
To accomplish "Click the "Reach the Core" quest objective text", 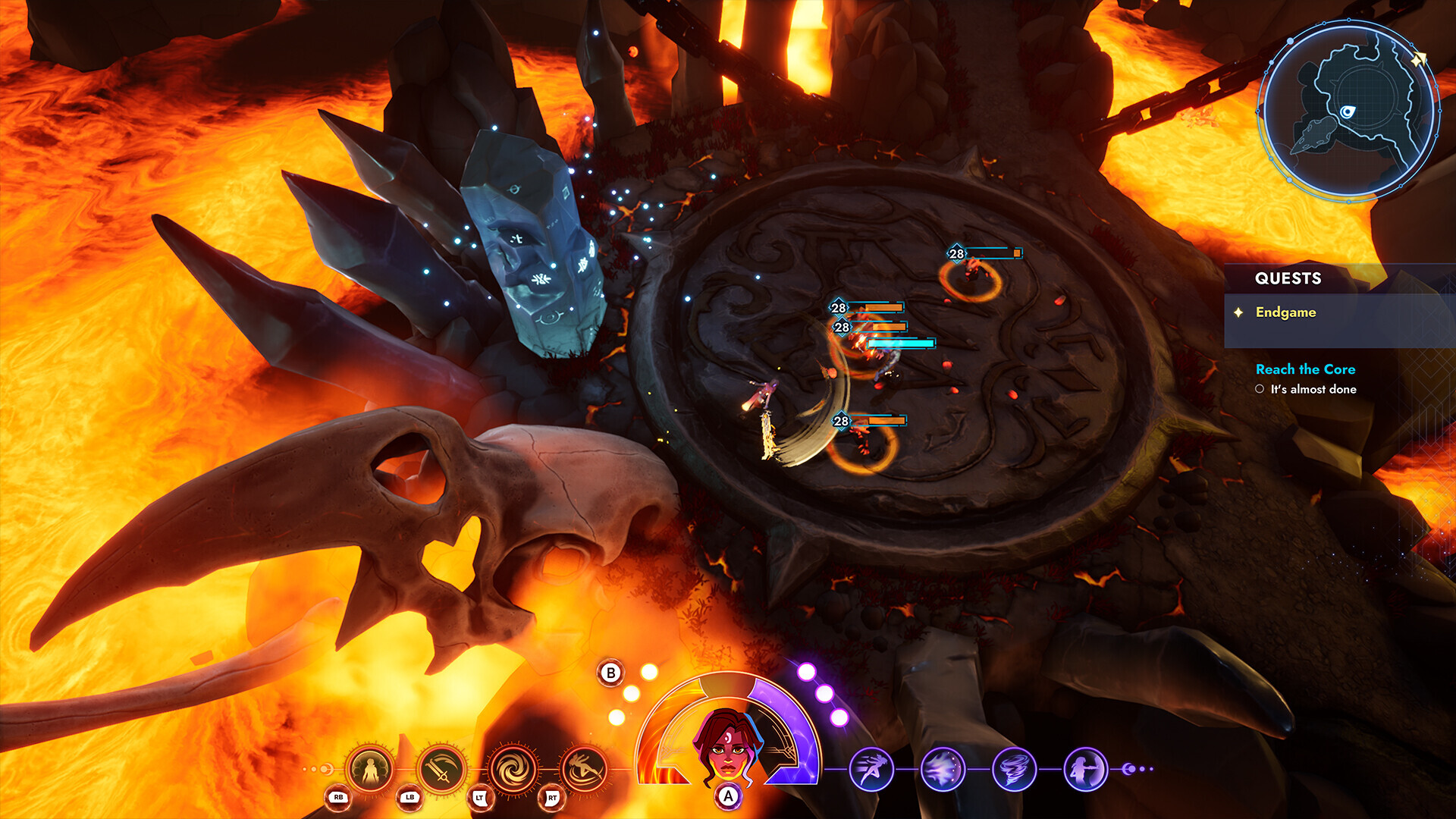I will (1306, 370).
